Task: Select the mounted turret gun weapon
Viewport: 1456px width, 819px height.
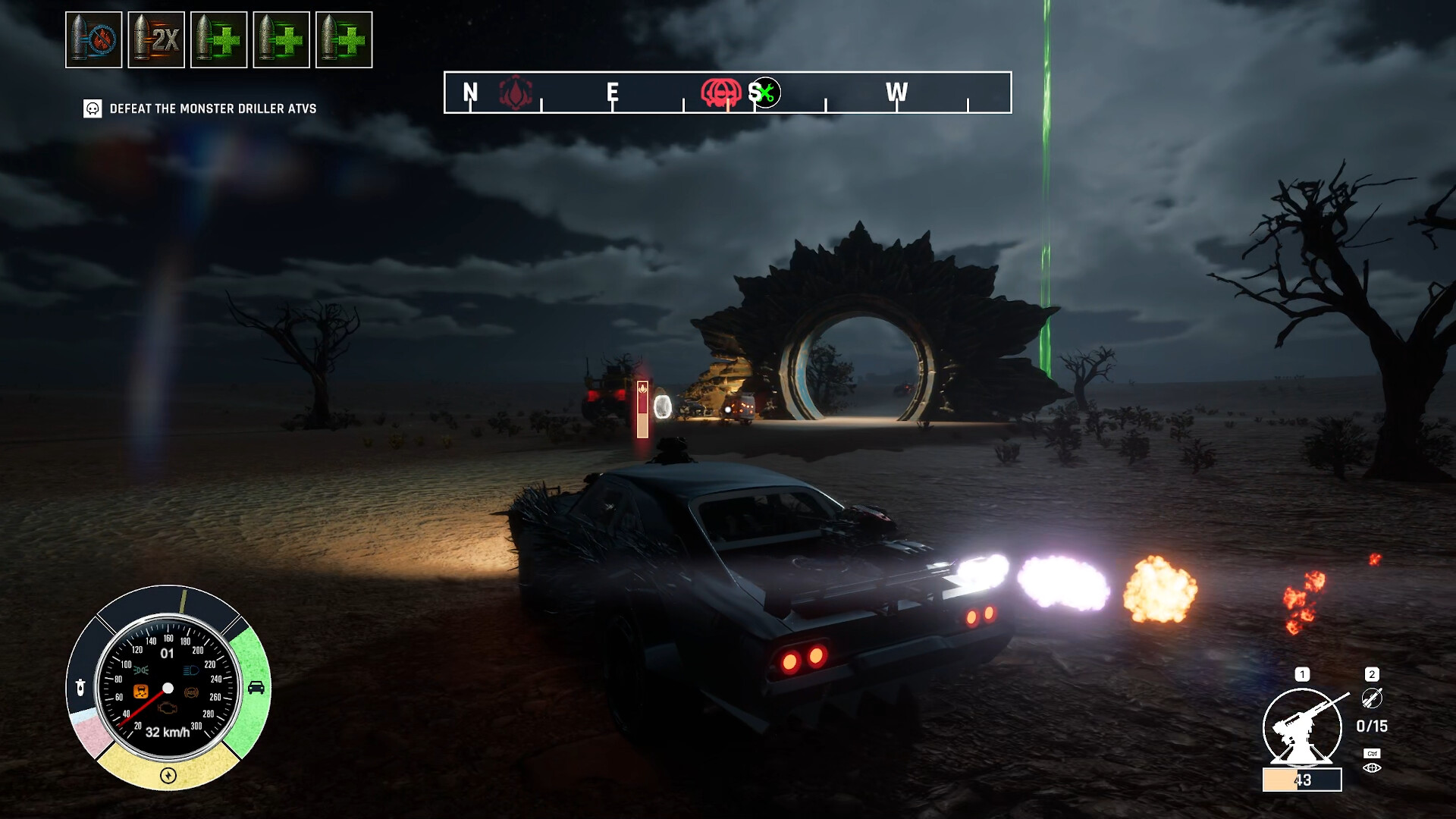Action: click(1301, 726)
